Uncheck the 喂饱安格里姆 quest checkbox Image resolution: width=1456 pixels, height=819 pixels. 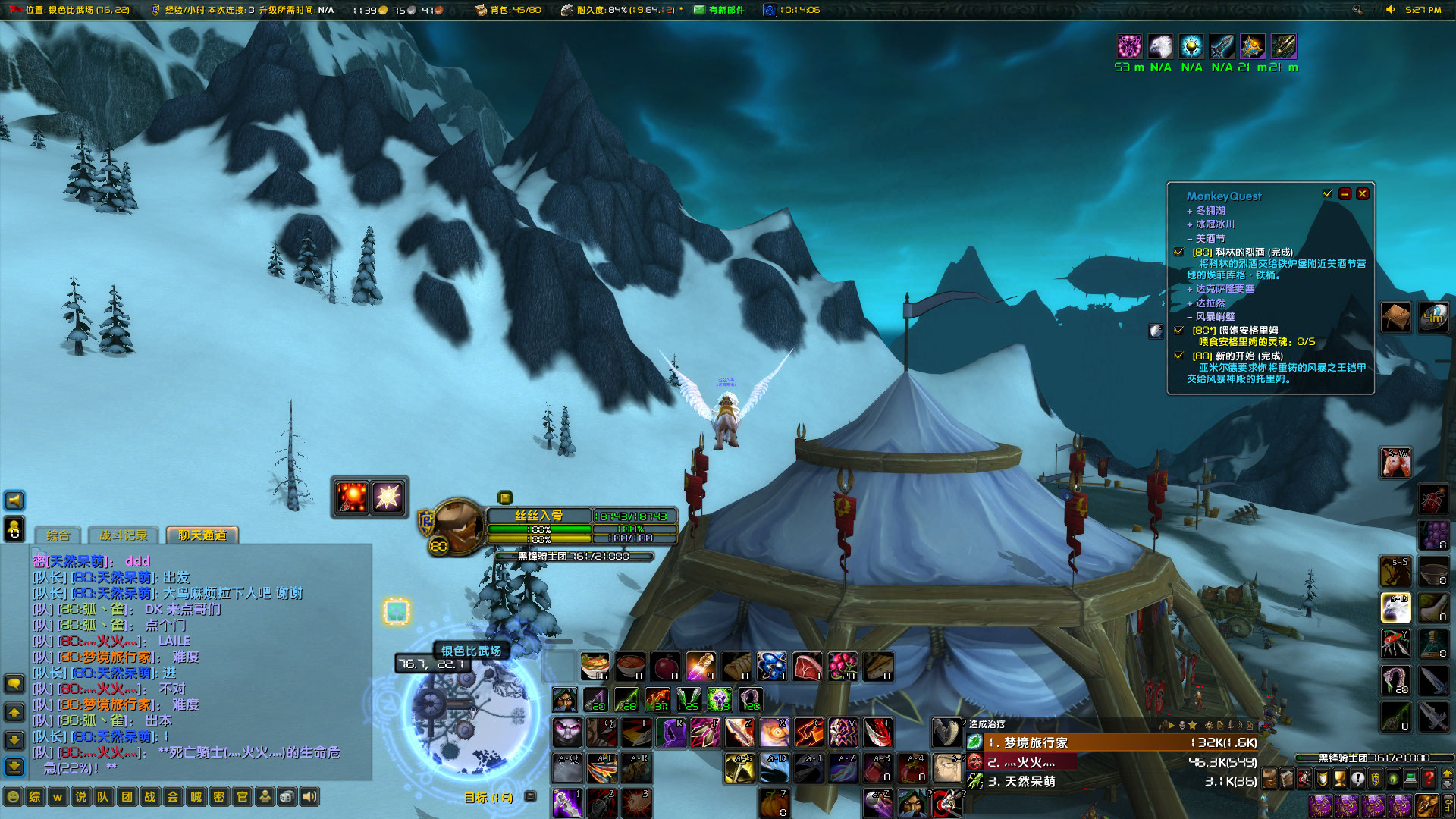pyautogui.click(x=1178, y=330)
